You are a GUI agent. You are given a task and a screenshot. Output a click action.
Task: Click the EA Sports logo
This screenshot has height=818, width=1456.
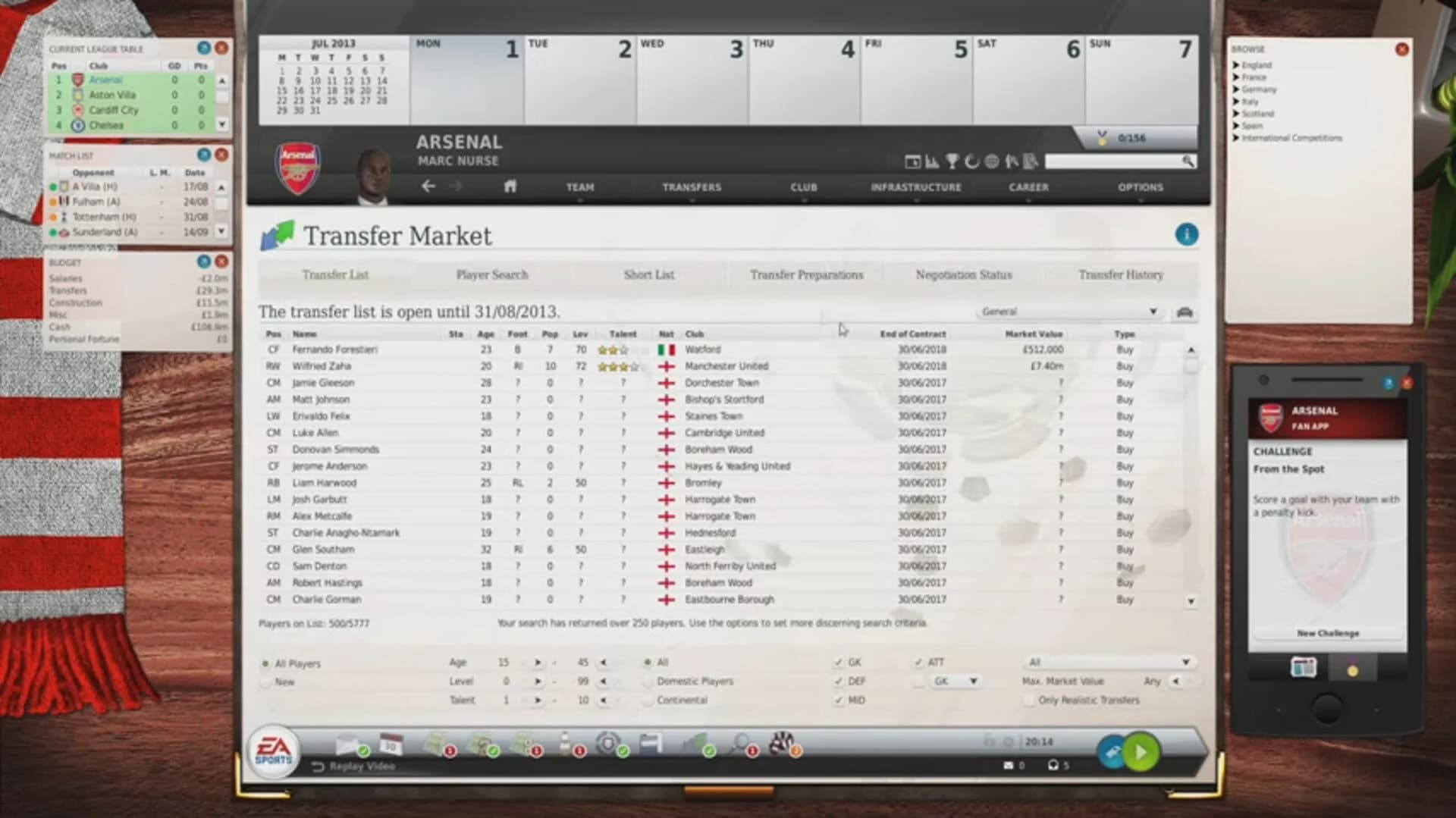(275, 751)
